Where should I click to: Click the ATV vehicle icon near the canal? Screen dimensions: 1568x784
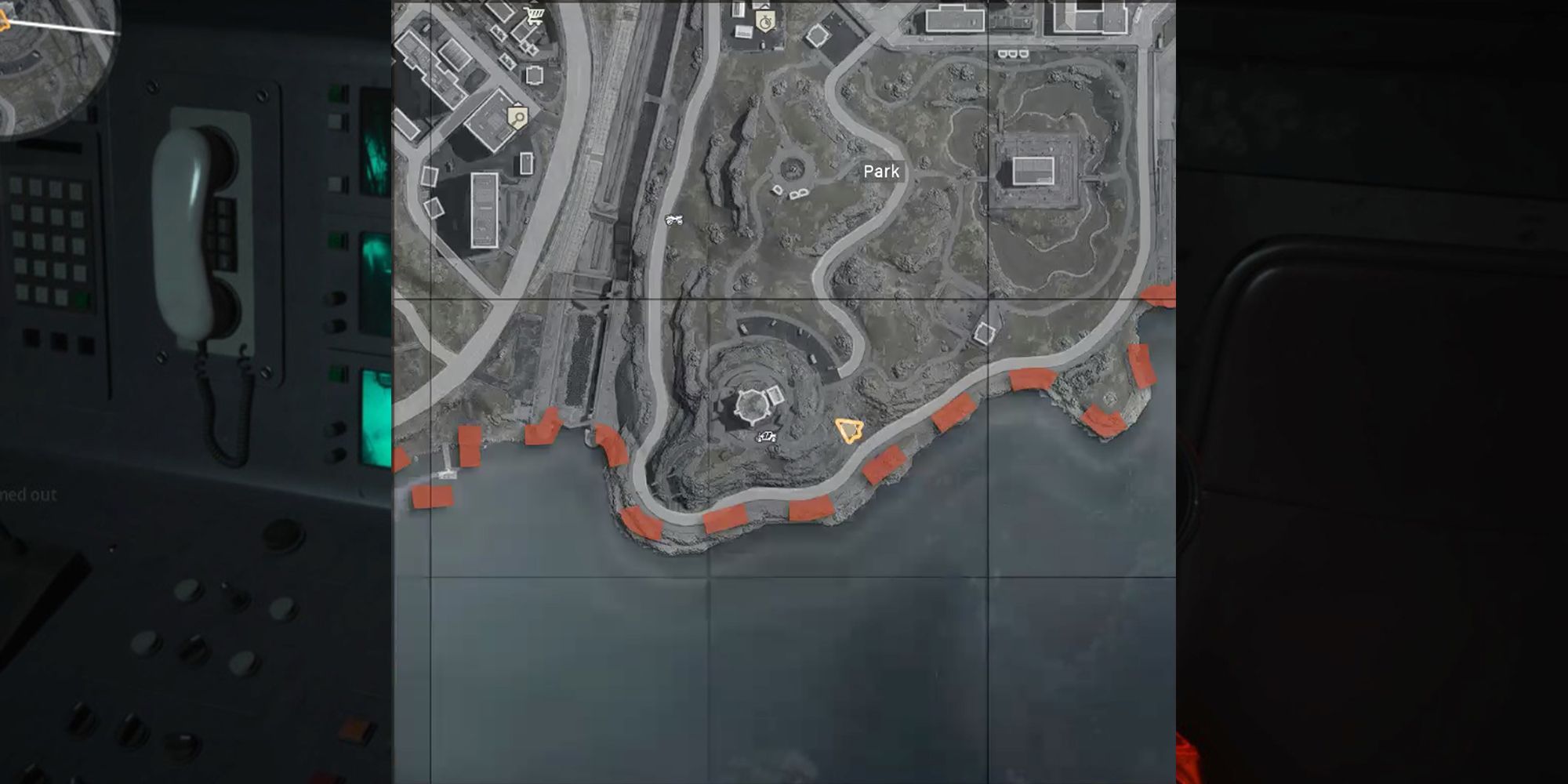pyautogui.click(x=674, y=220)
